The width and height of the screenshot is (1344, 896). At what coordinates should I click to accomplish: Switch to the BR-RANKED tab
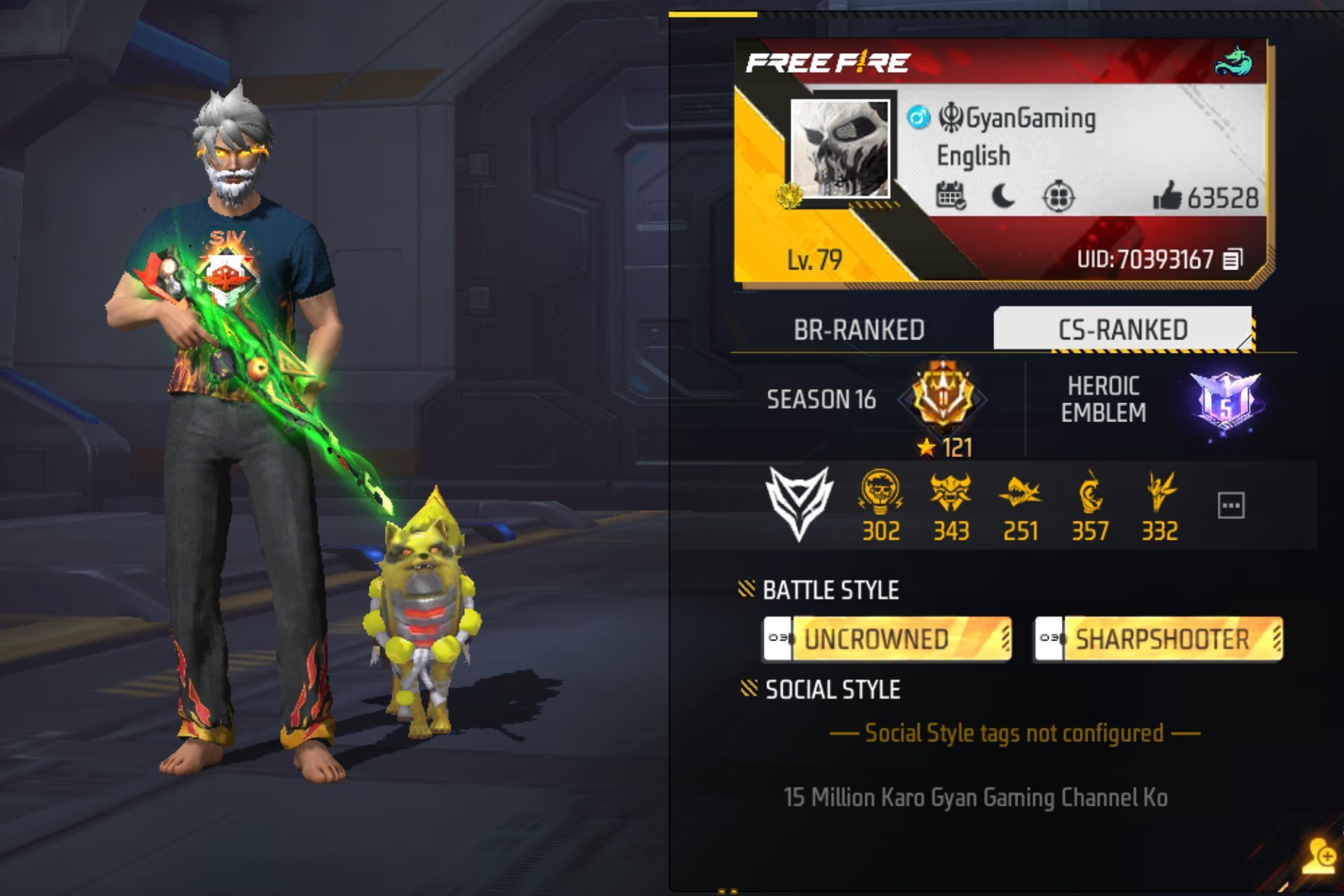click(x=859, y=330)
